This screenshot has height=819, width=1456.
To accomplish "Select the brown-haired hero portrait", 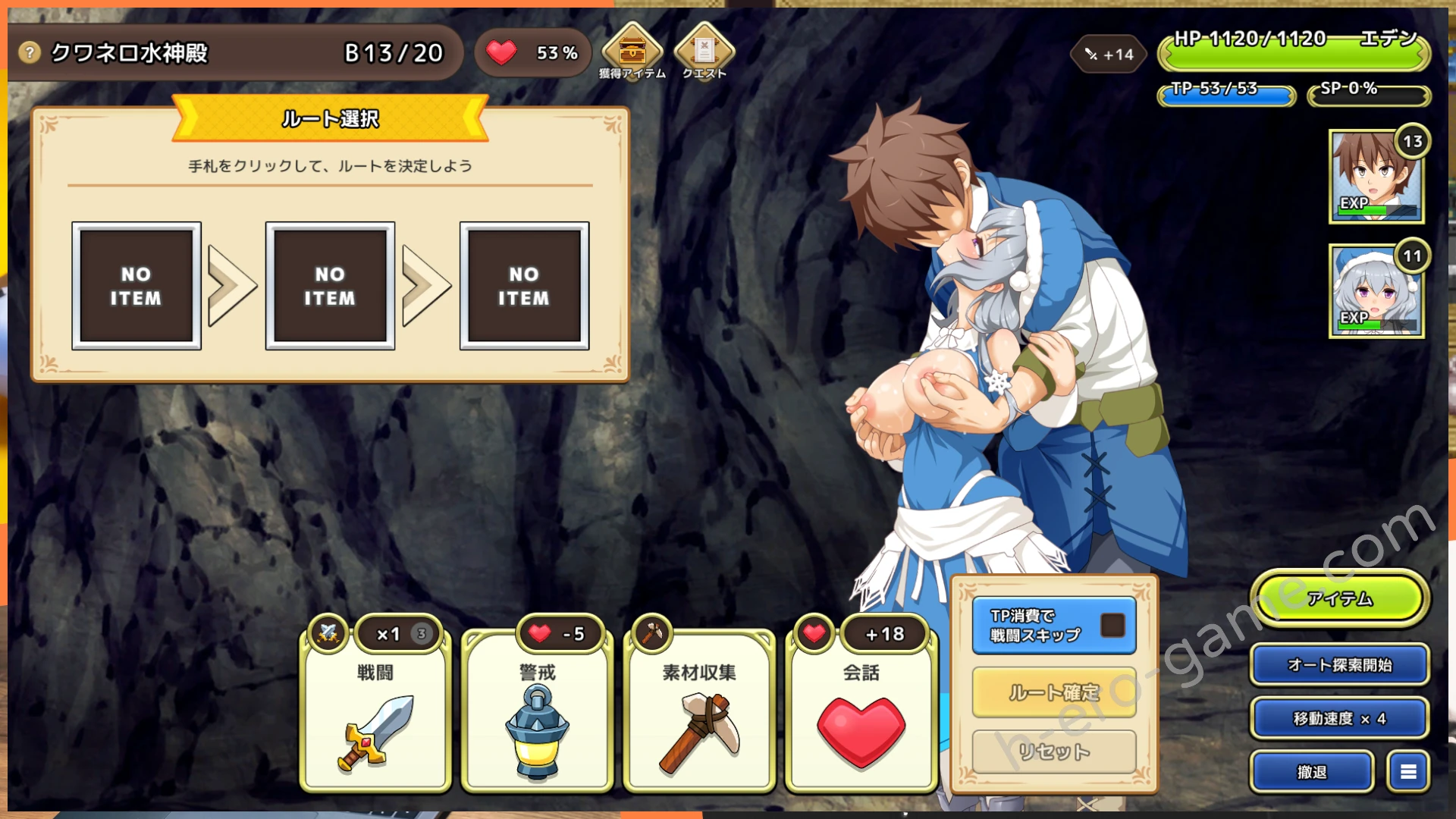I will [1376, 177].
